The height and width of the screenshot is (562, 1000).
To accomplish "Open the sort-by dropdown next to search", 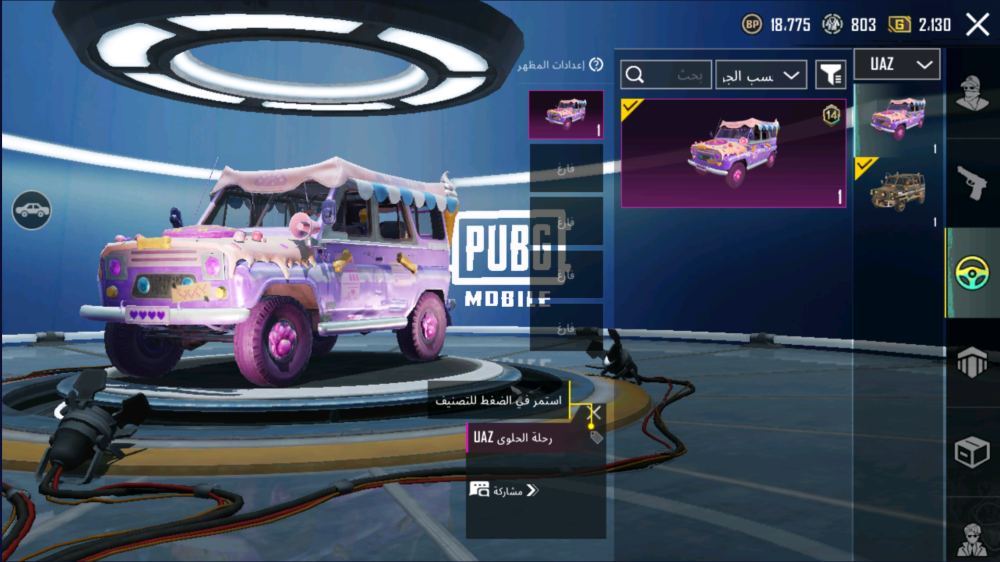I will (761, 75).
